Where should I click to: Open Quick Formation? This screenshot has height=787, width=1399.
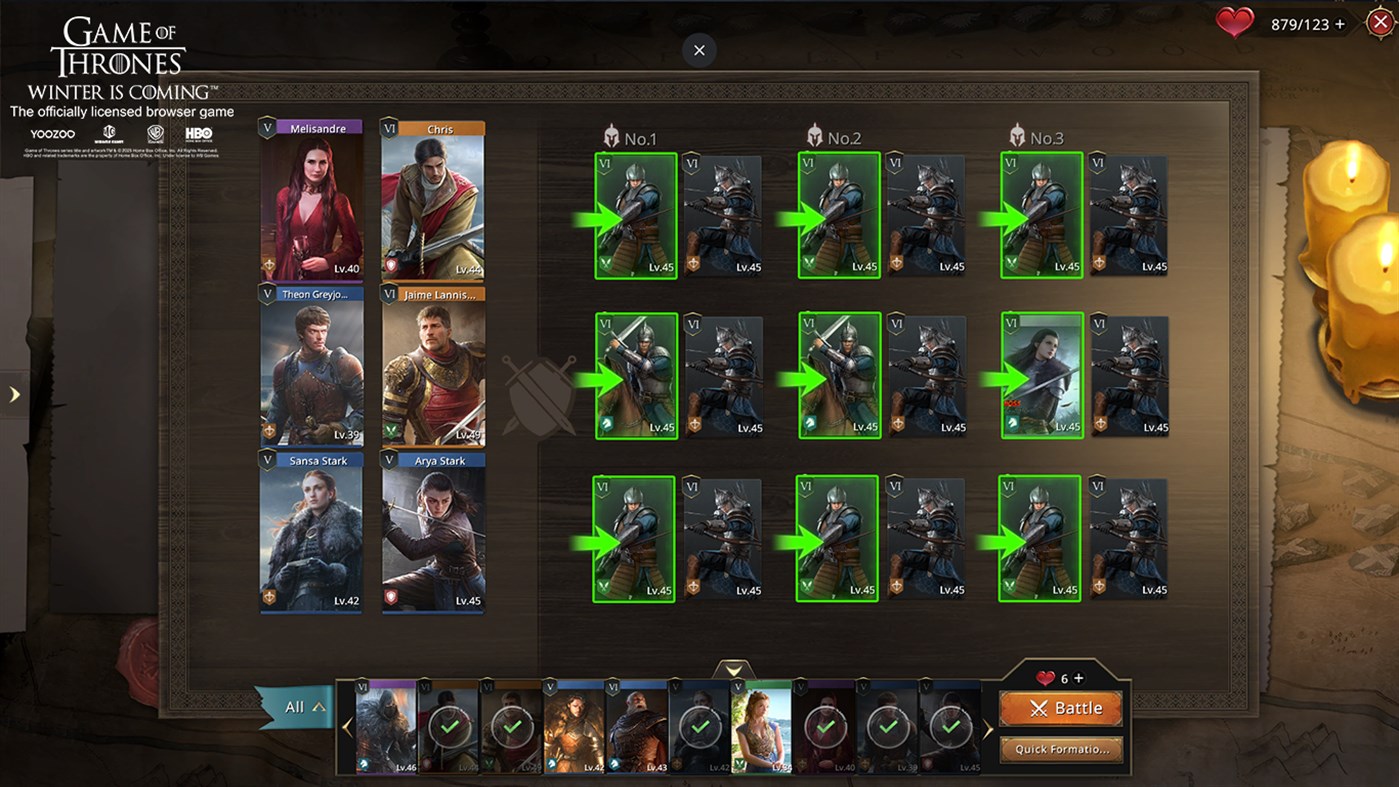[1061, 749]
